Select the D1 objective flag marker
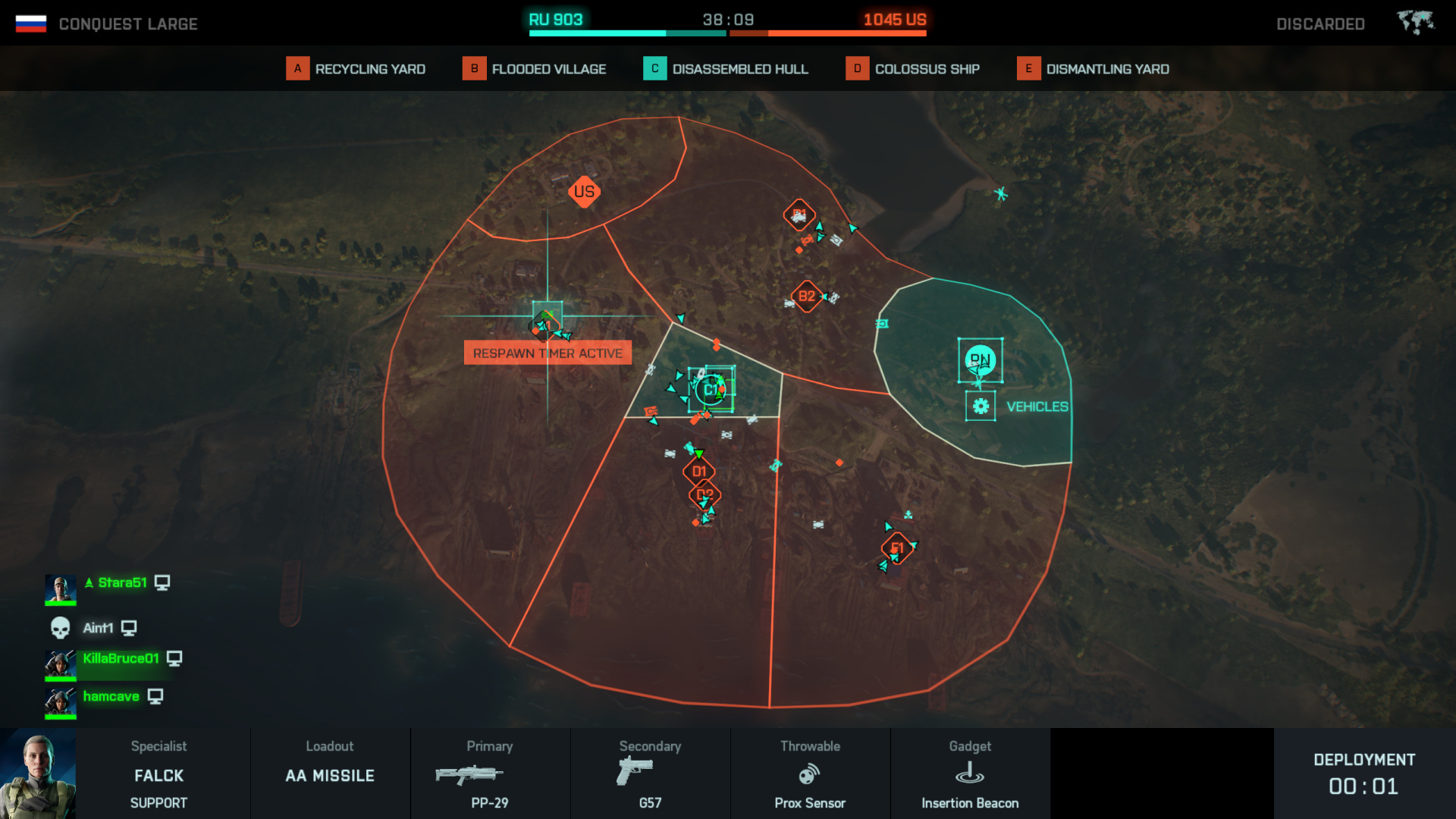 coord(699,470)
